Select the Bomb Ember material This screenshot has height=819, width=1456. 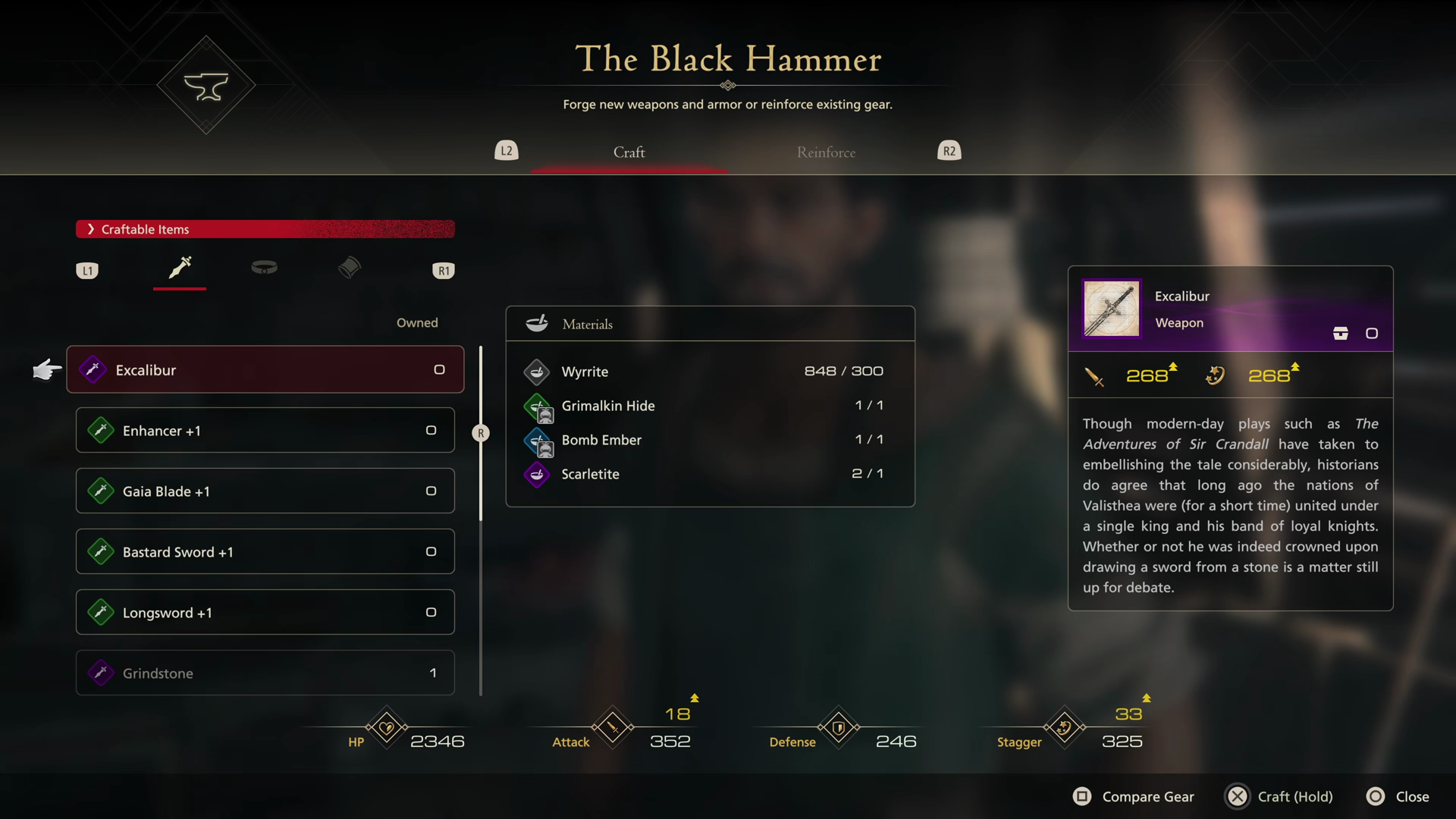tap(710, 440)
